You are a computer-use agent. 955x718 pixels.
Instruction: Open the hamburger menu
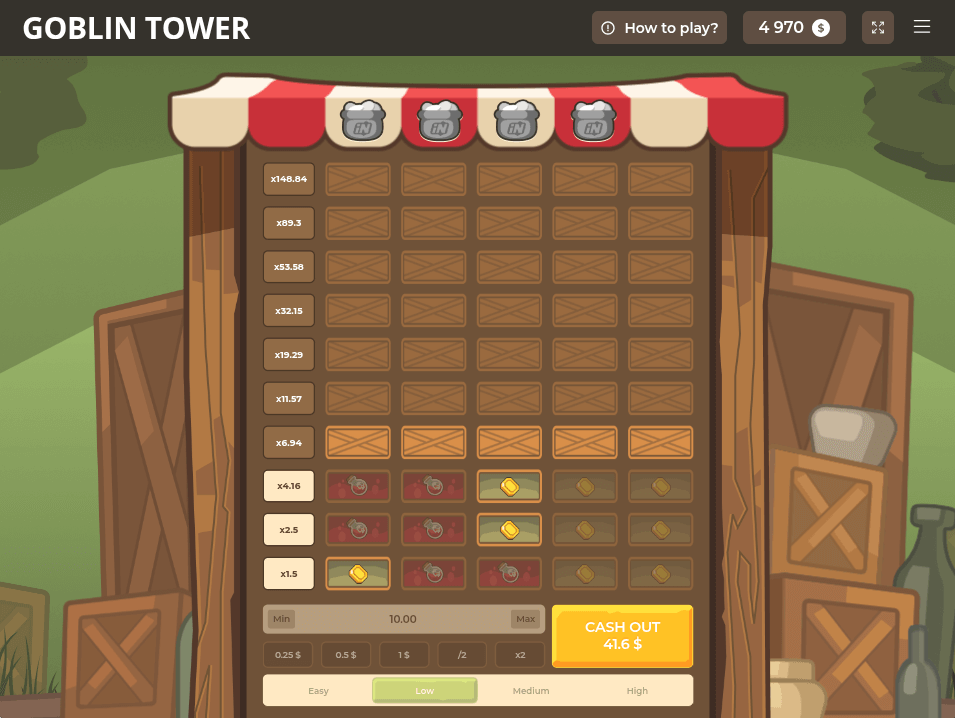pyautogui.click(x=922, y=28)
